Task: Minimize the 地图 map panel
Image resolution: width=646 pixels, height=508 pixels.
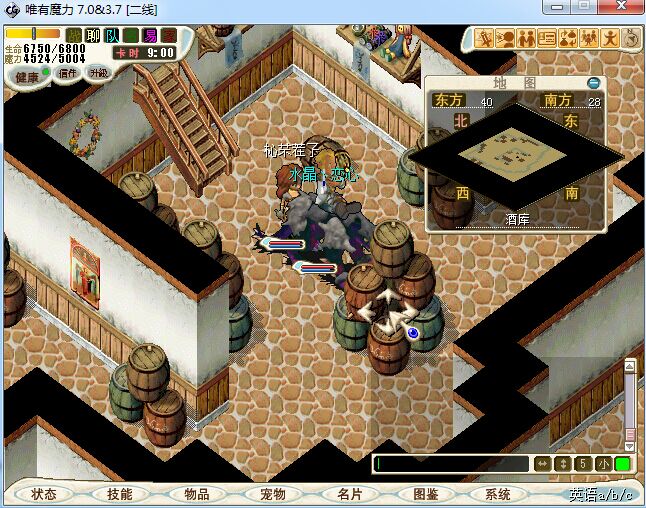Action: click(594, 83)
